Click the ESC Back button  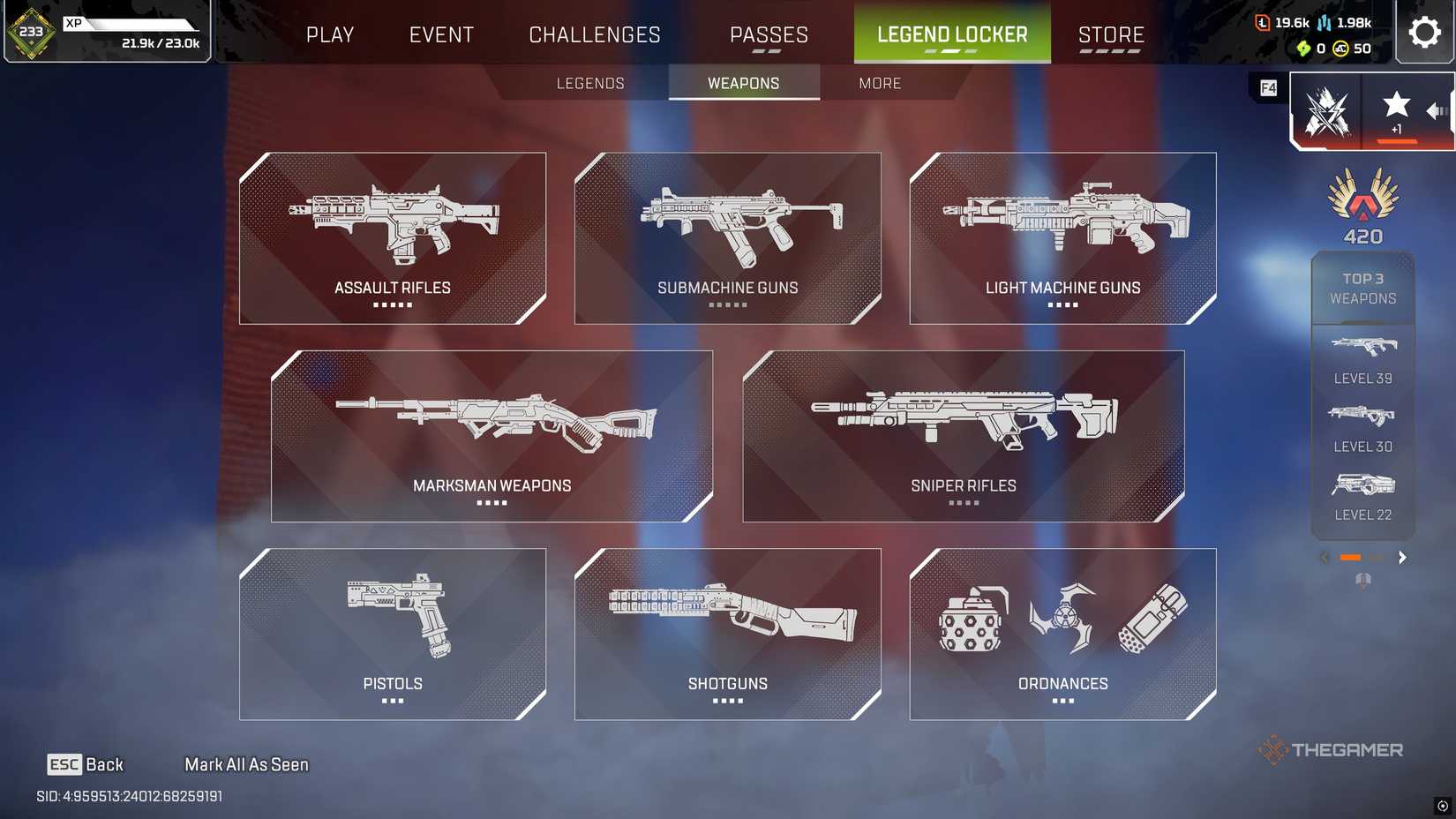coord(86,764)
